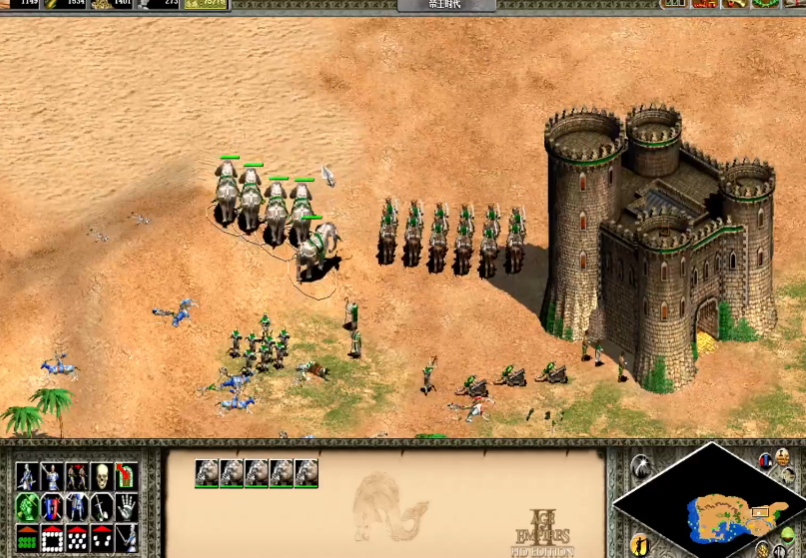The height and width of the screenshot is (558, 806).
Task: Click the open hand stop command
Action: [127, 507]
